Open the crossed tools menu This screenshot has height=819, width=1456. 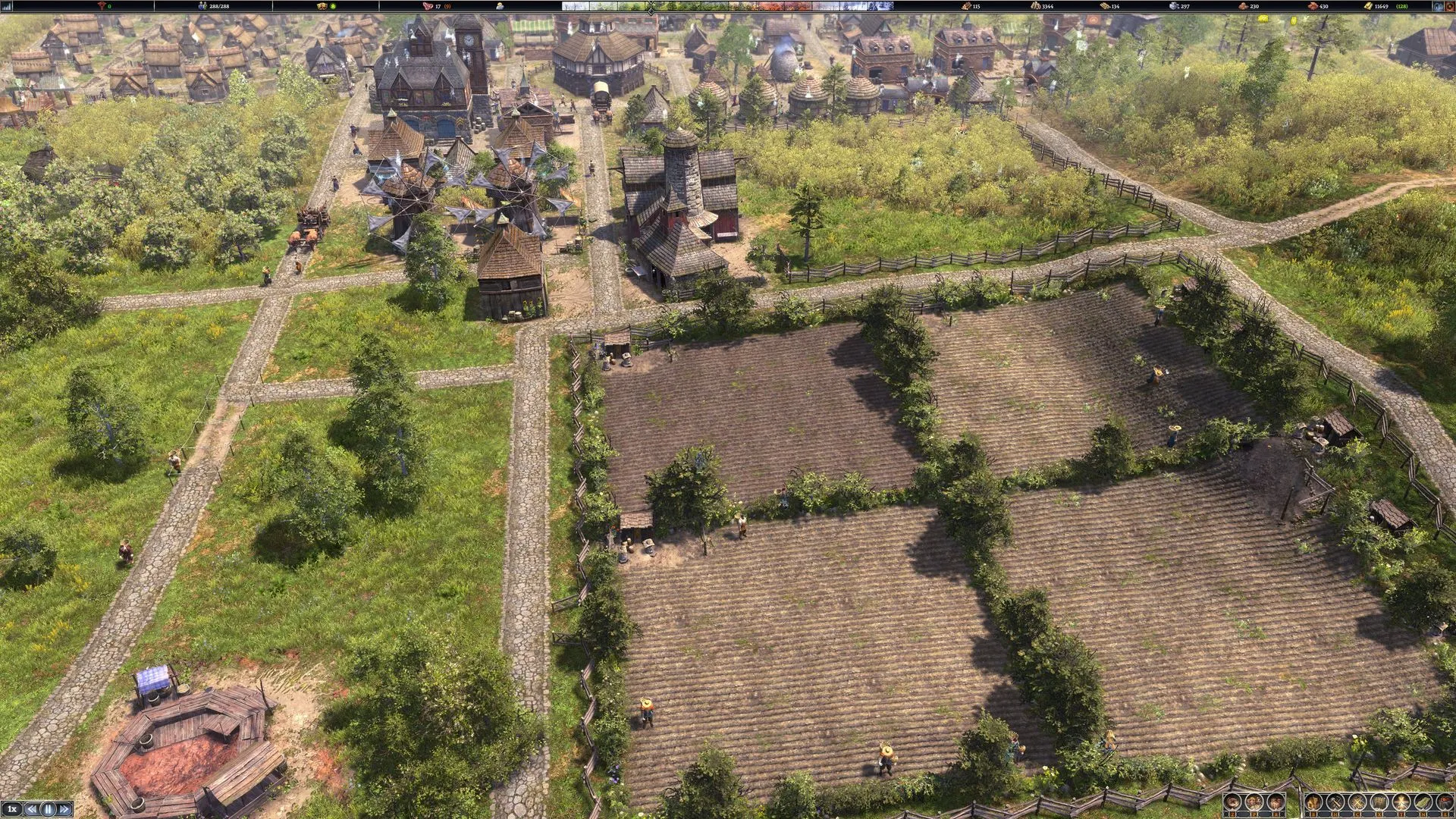click(x=1357, y=802)
